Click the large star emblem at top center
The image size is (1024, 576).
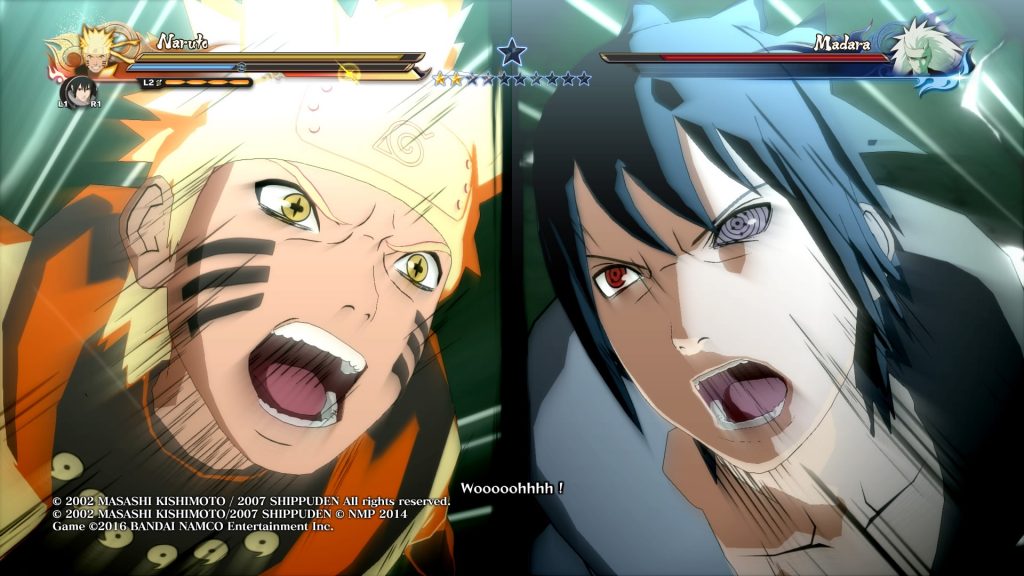512,52
